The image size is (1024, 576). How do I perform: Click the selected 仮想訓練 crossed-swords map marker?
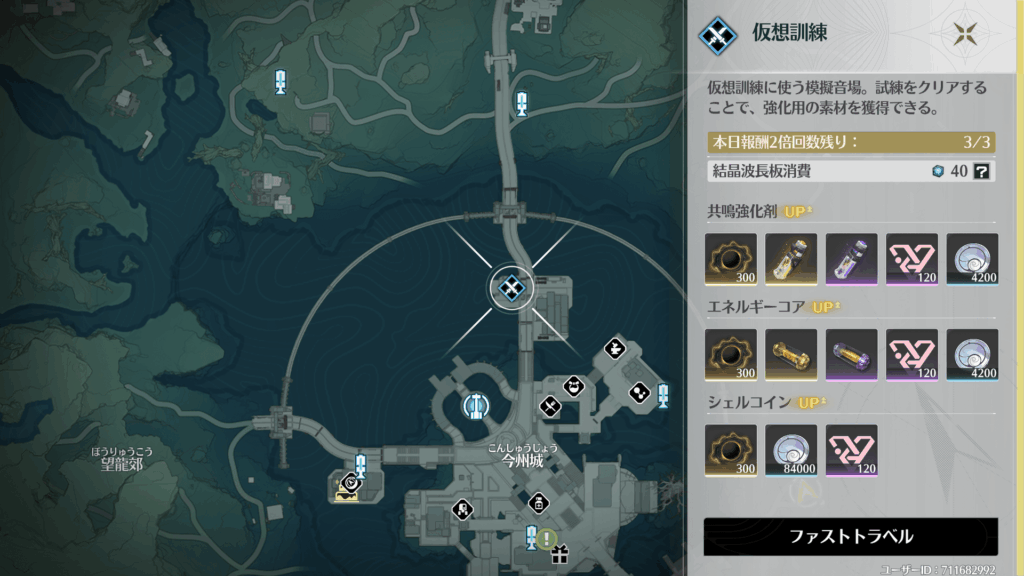click(511, 289)
